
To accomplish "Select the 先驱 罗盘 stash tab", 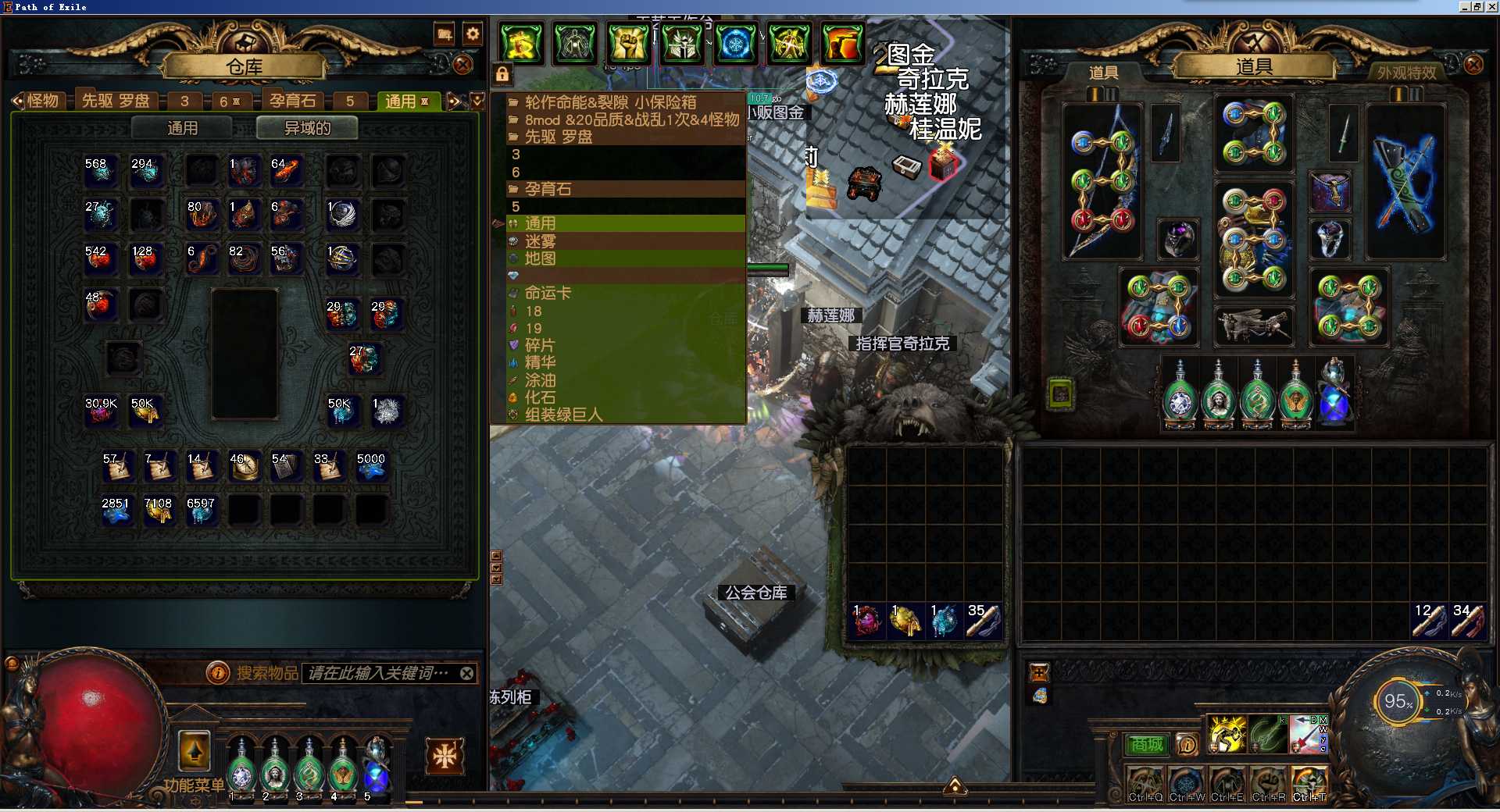I will [116, 101].
